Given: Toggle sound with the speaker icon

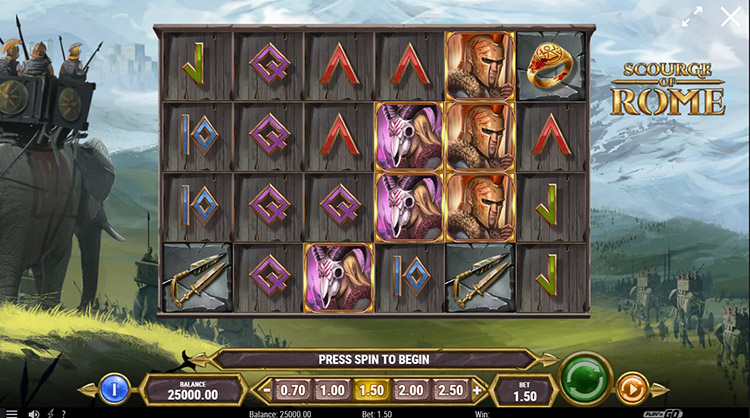Looking at the screenshot, I should click(33, 412).
